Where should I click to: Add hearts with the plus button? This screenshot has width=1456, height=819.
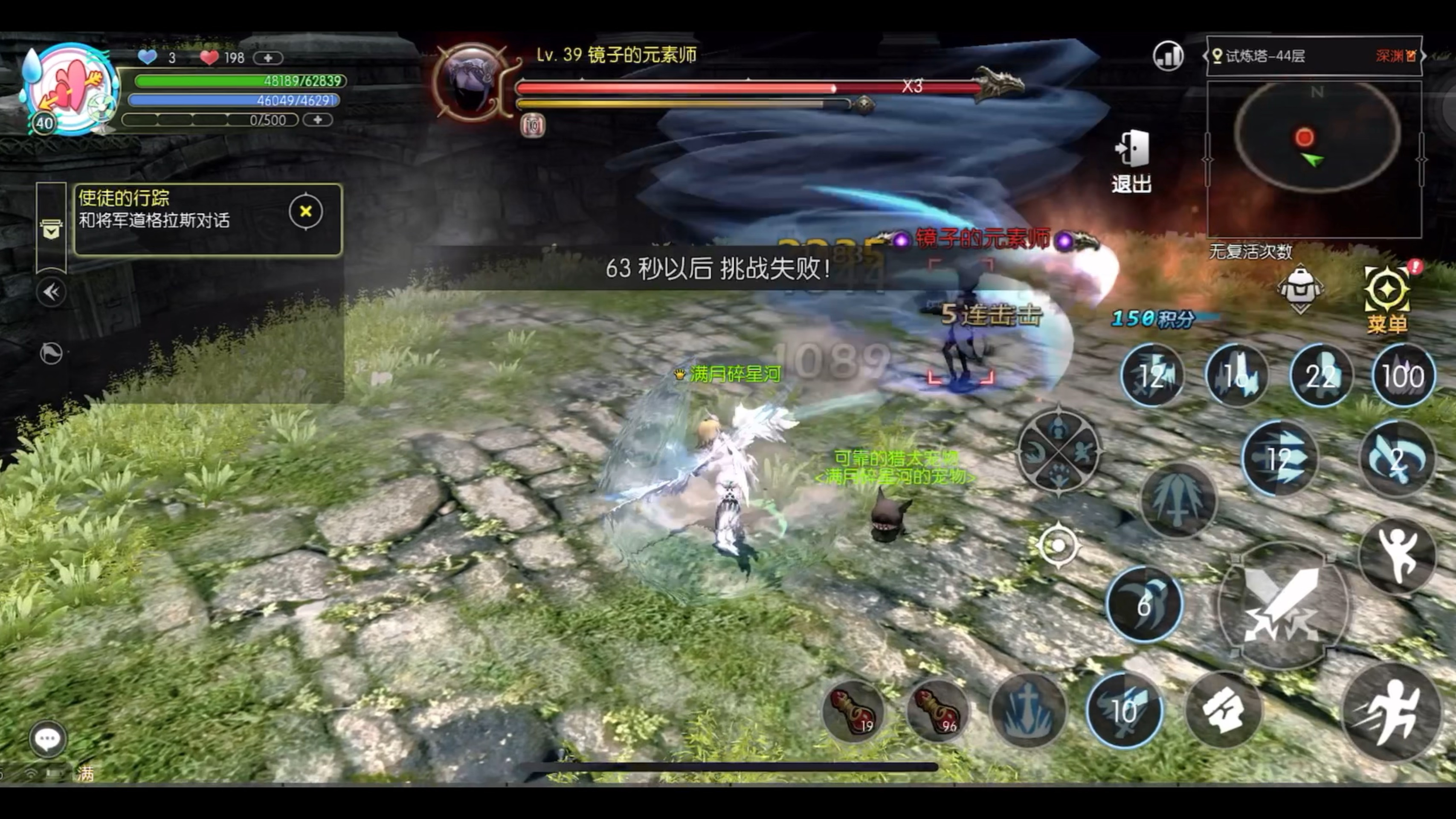[268, 58]
